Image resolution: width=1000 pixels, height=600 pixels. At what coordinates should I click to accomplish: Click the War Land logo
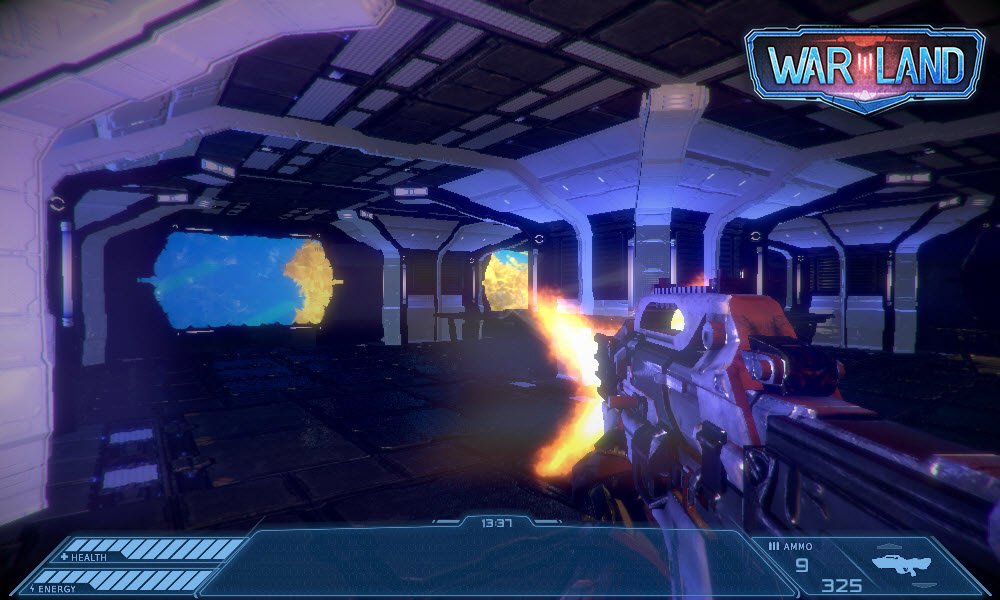[x=864, y=66]
